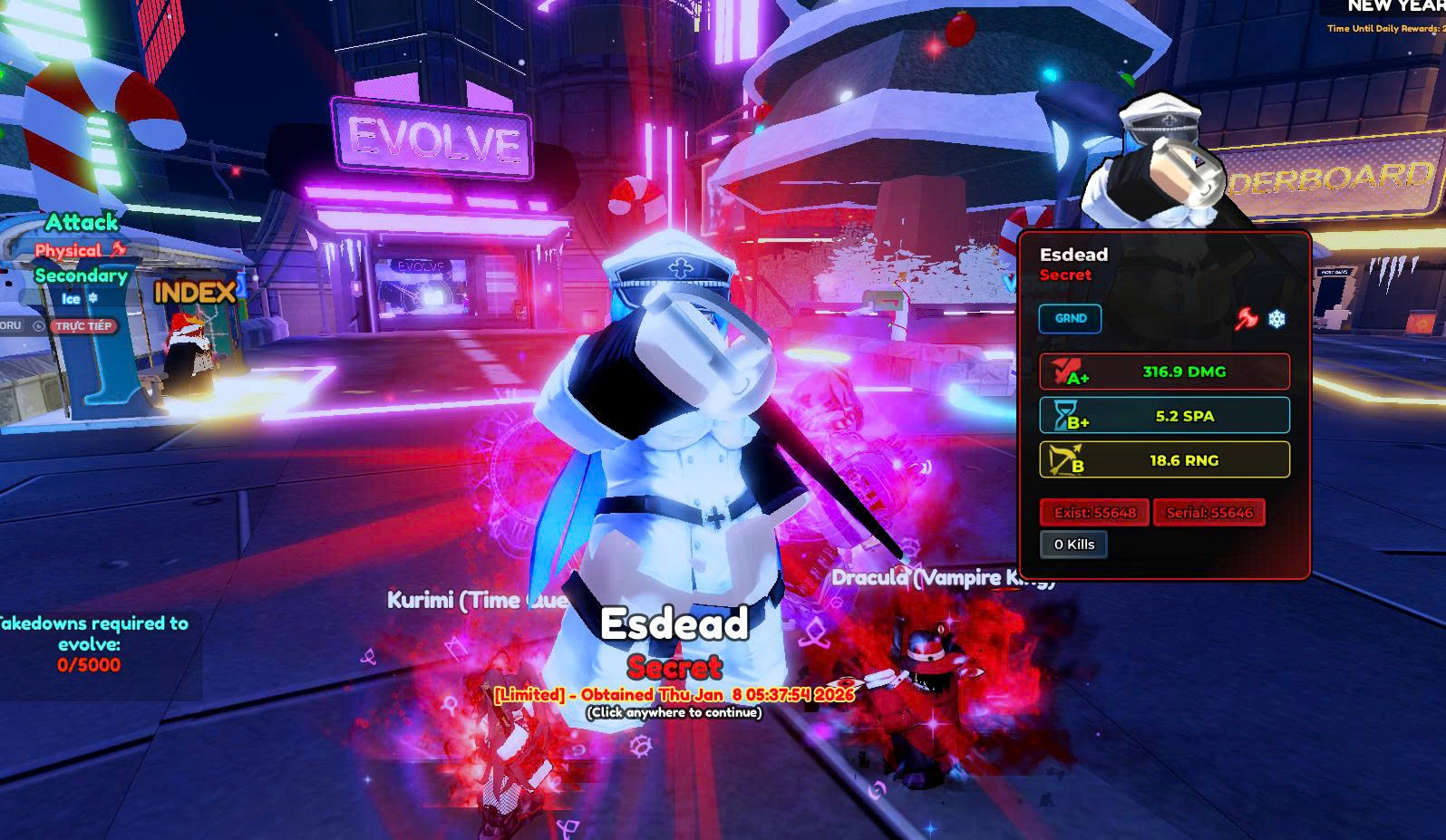Select the 5.2 SPA stat row

[x=1164, y=416]
